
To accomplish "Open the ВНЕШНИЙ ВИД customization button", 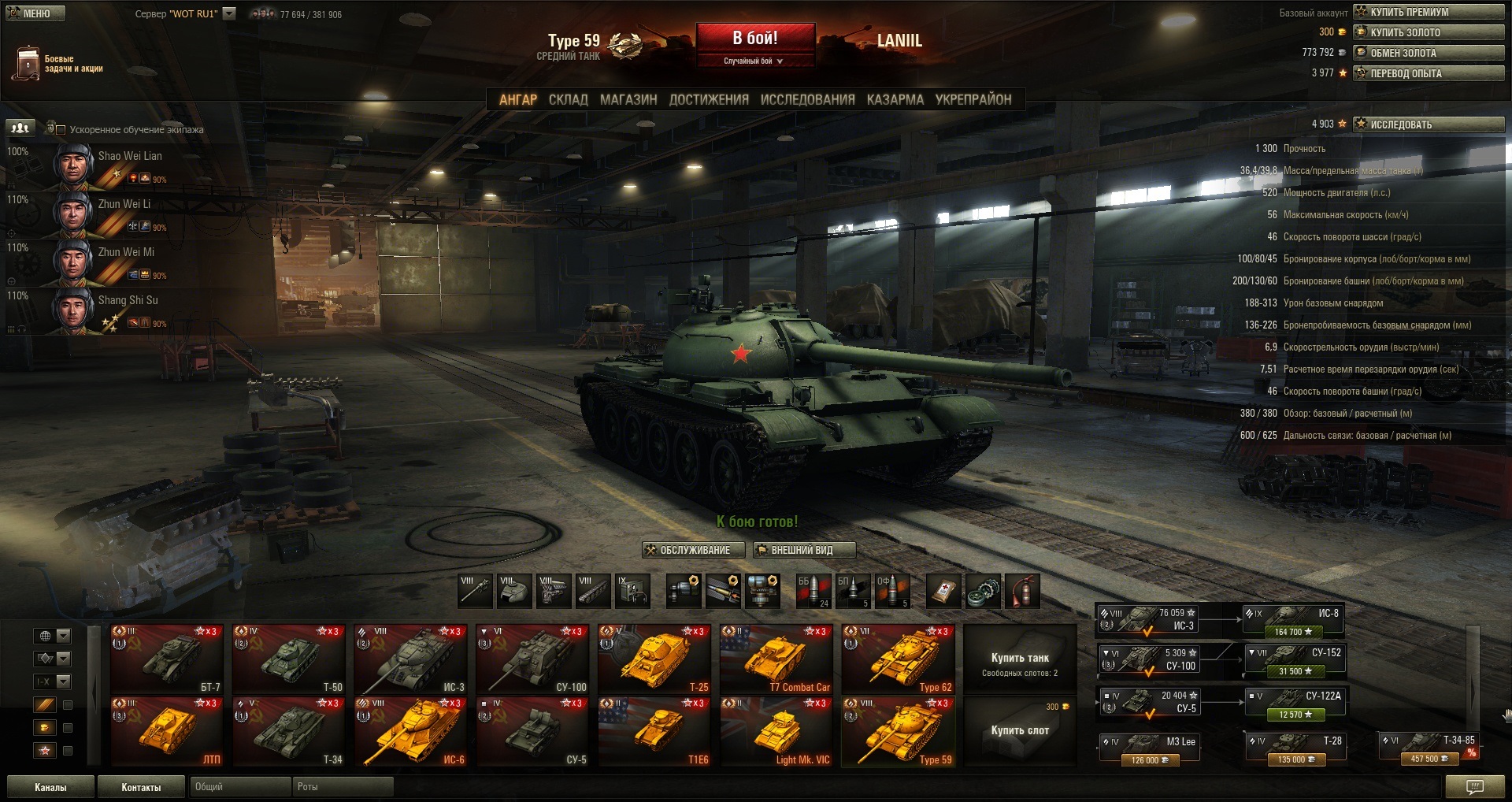I will coord(803,550).
